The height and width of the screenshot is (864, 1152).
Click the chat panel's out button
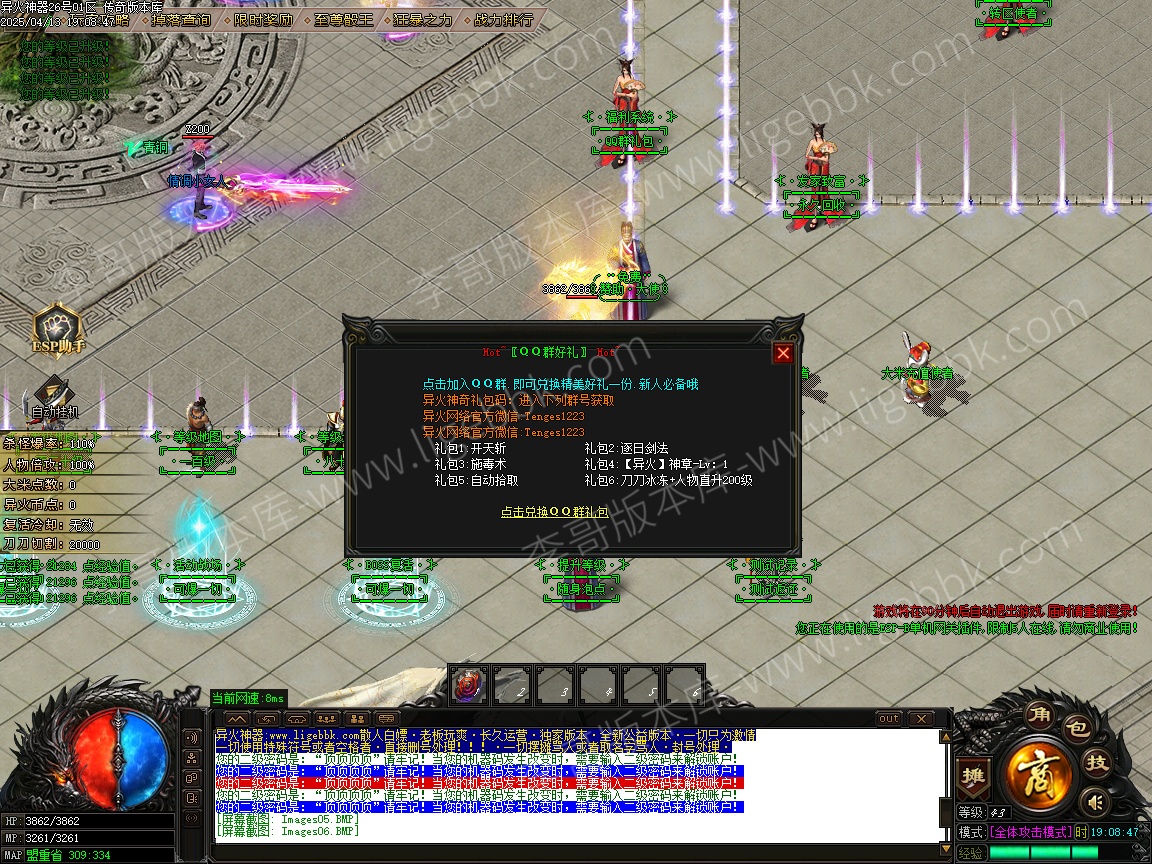(x=889, y=719)
